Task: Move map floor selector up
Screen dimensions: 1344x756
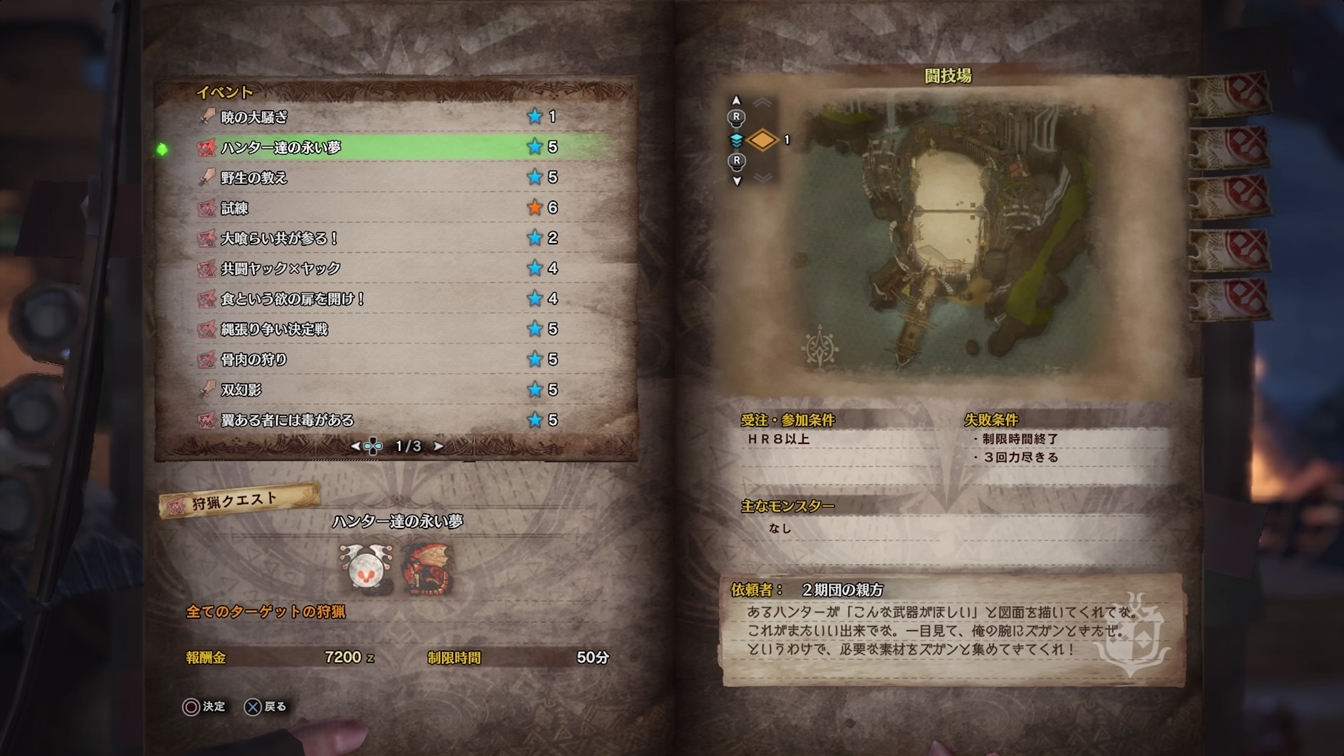Action: point(737,101)
